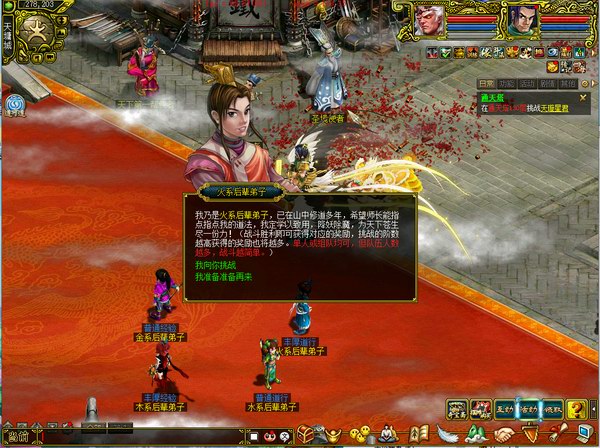Screen dimensions: 600x448
Task: Click the yellow question mark help button
Action: 577,408
